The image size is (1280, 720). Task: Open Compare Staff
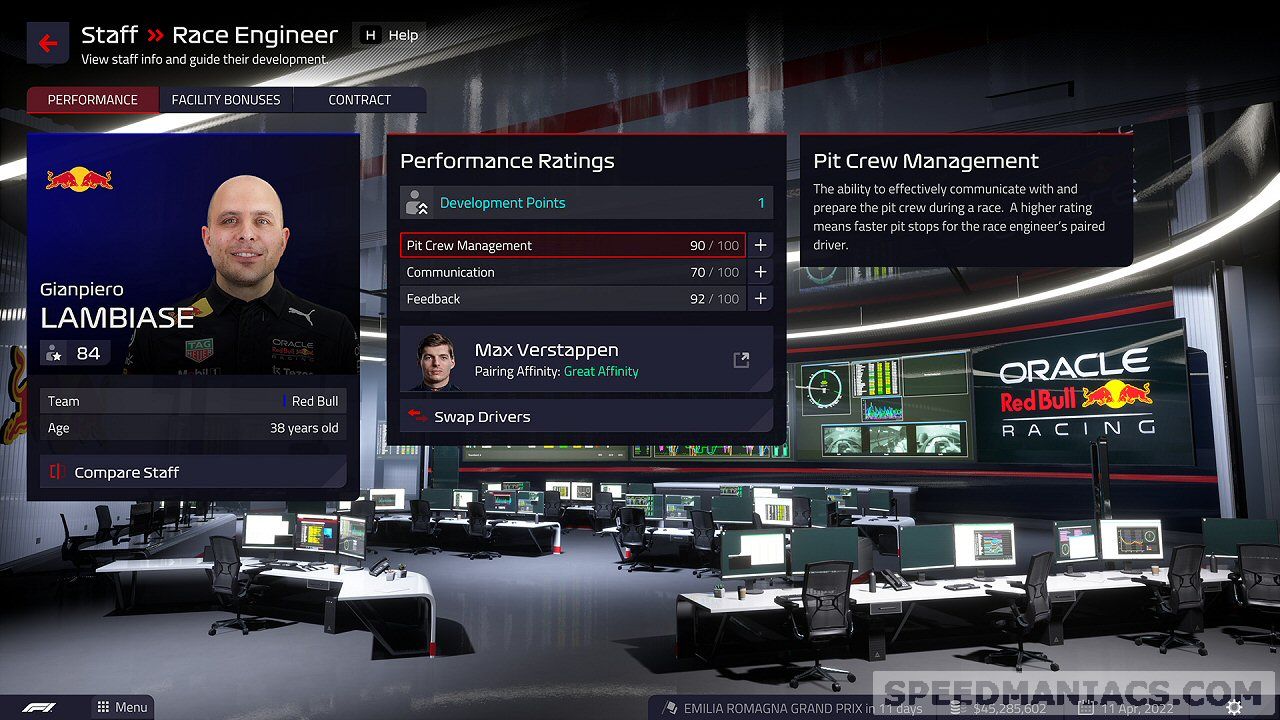(193, 472)
